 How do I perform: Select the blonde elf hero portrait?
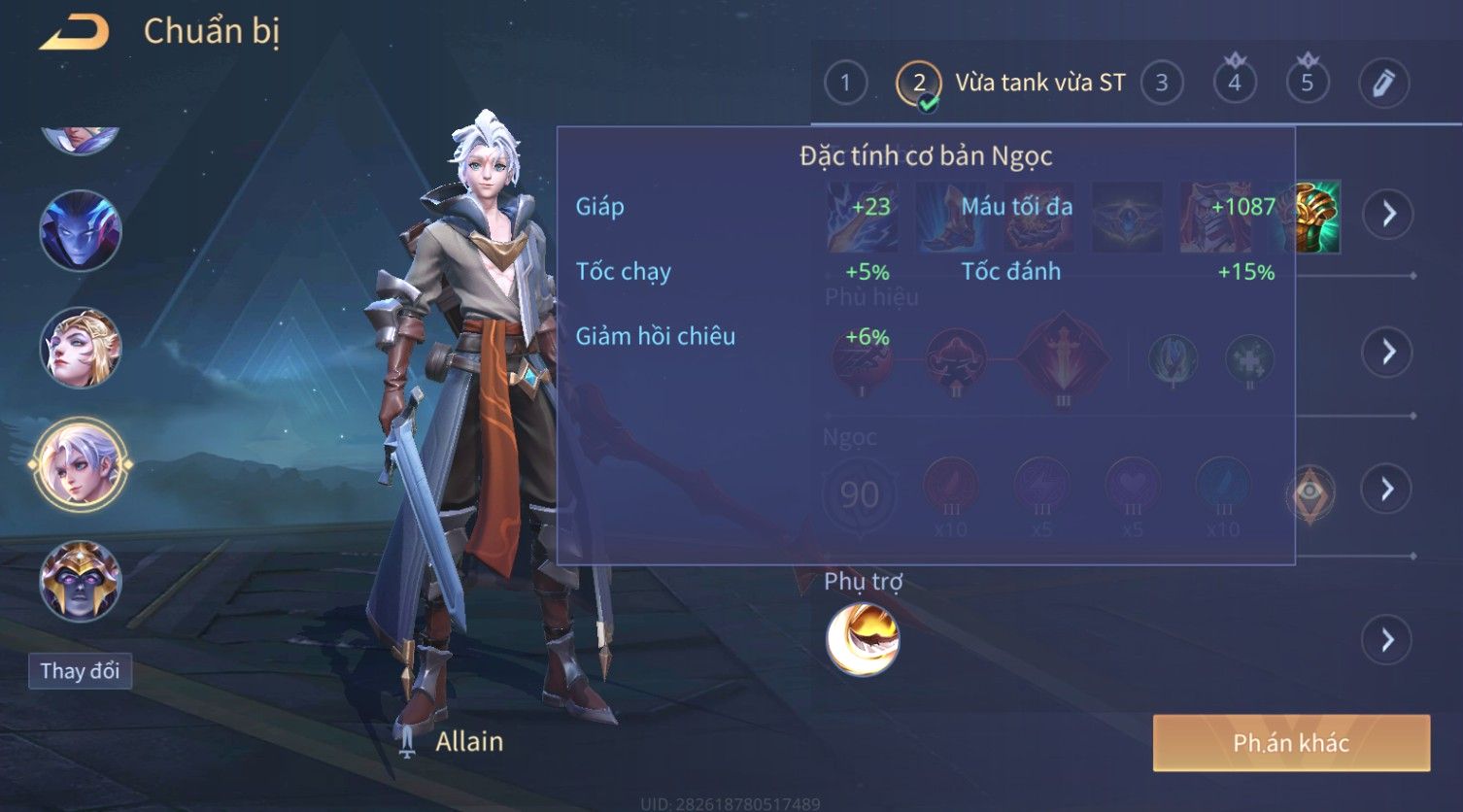pos(80,348)
